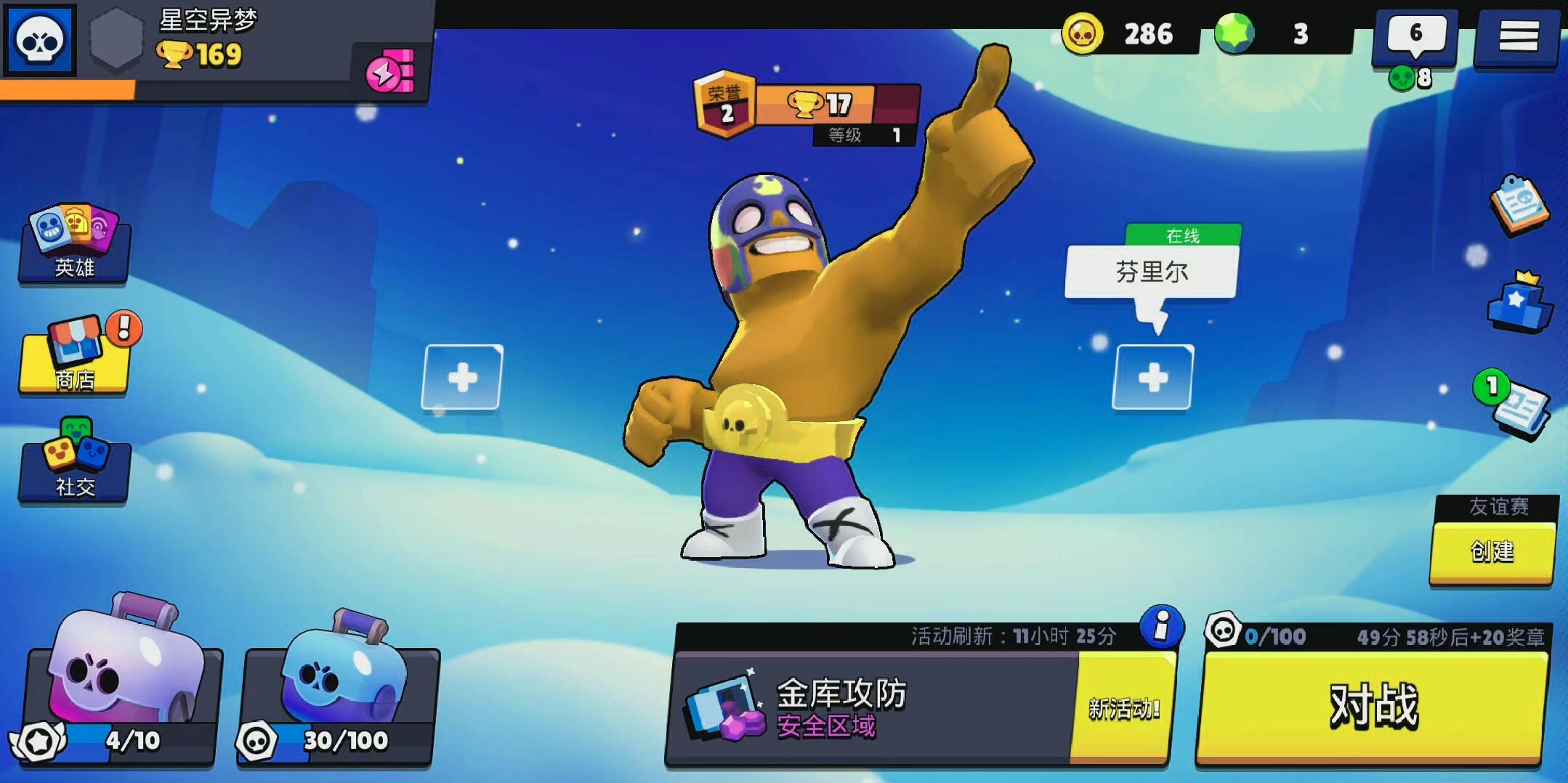Open the 金库攻防 event selector

click(x=872, y=706)
